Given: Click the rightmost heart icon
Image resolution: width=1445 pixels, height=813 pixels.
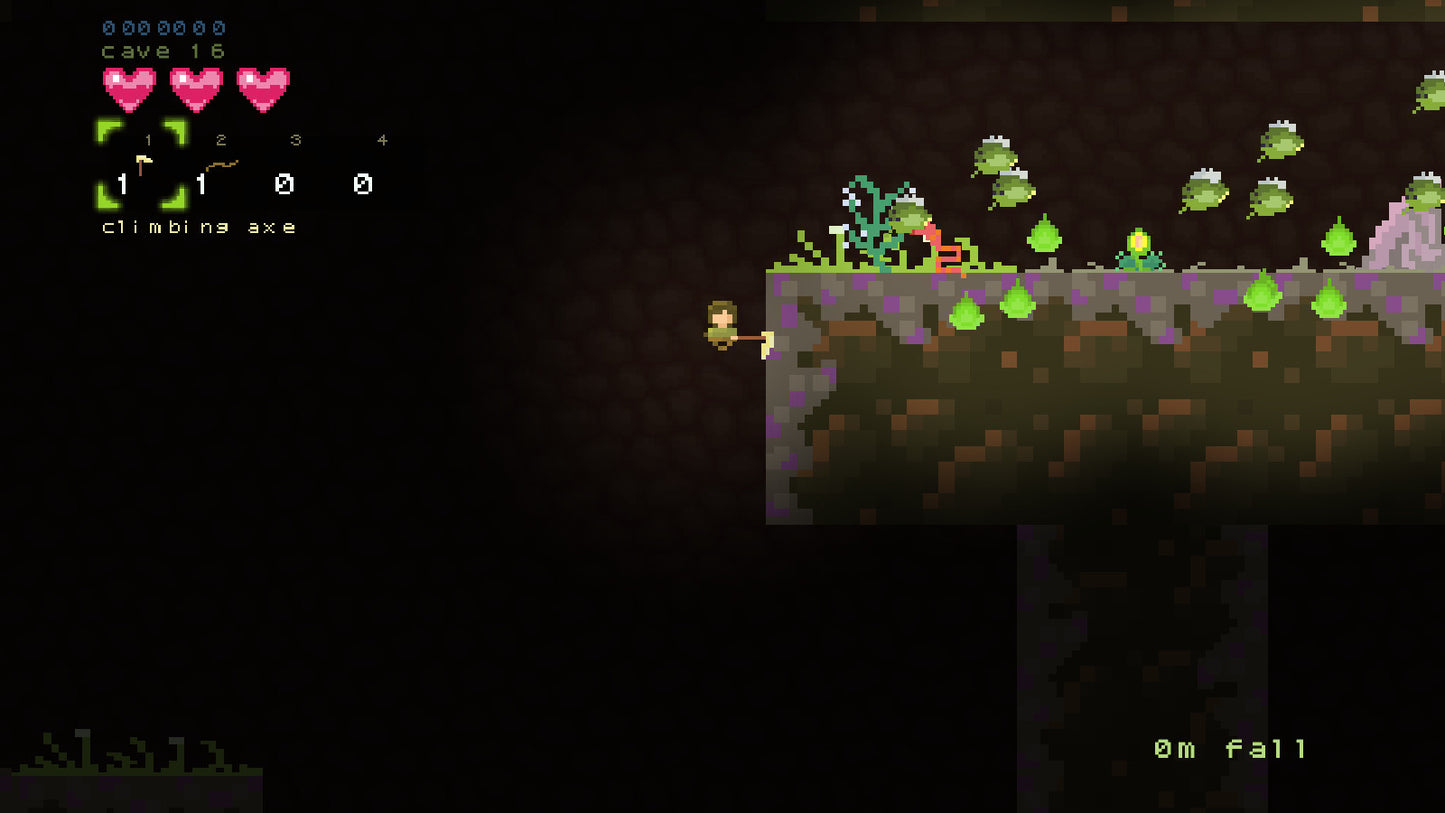Looking at the screenshot, I should point(263,90).
